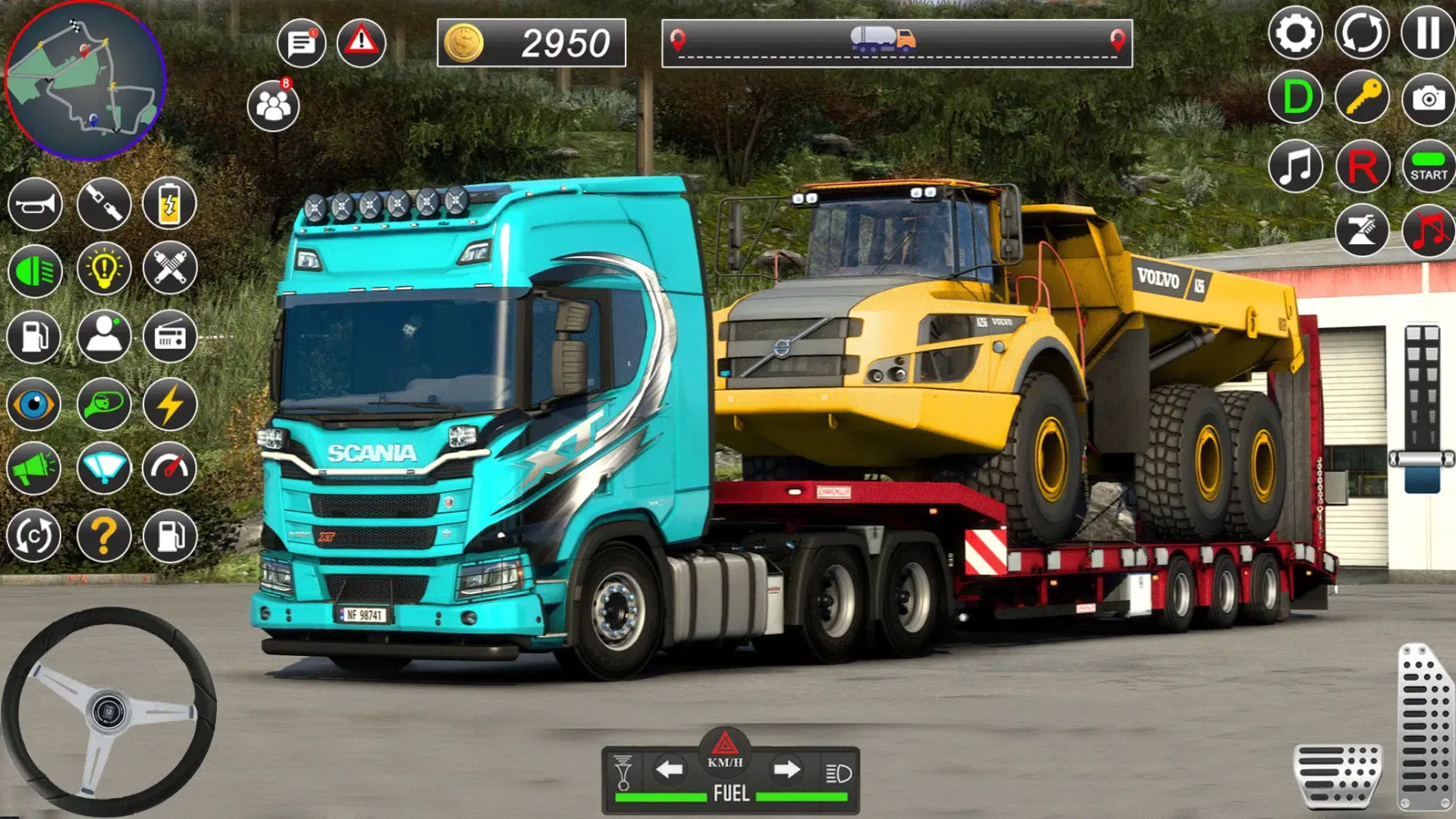This screenshot has height=819, width=1456.
Task: Open the multiplayer players list
Action: point(273,106)
